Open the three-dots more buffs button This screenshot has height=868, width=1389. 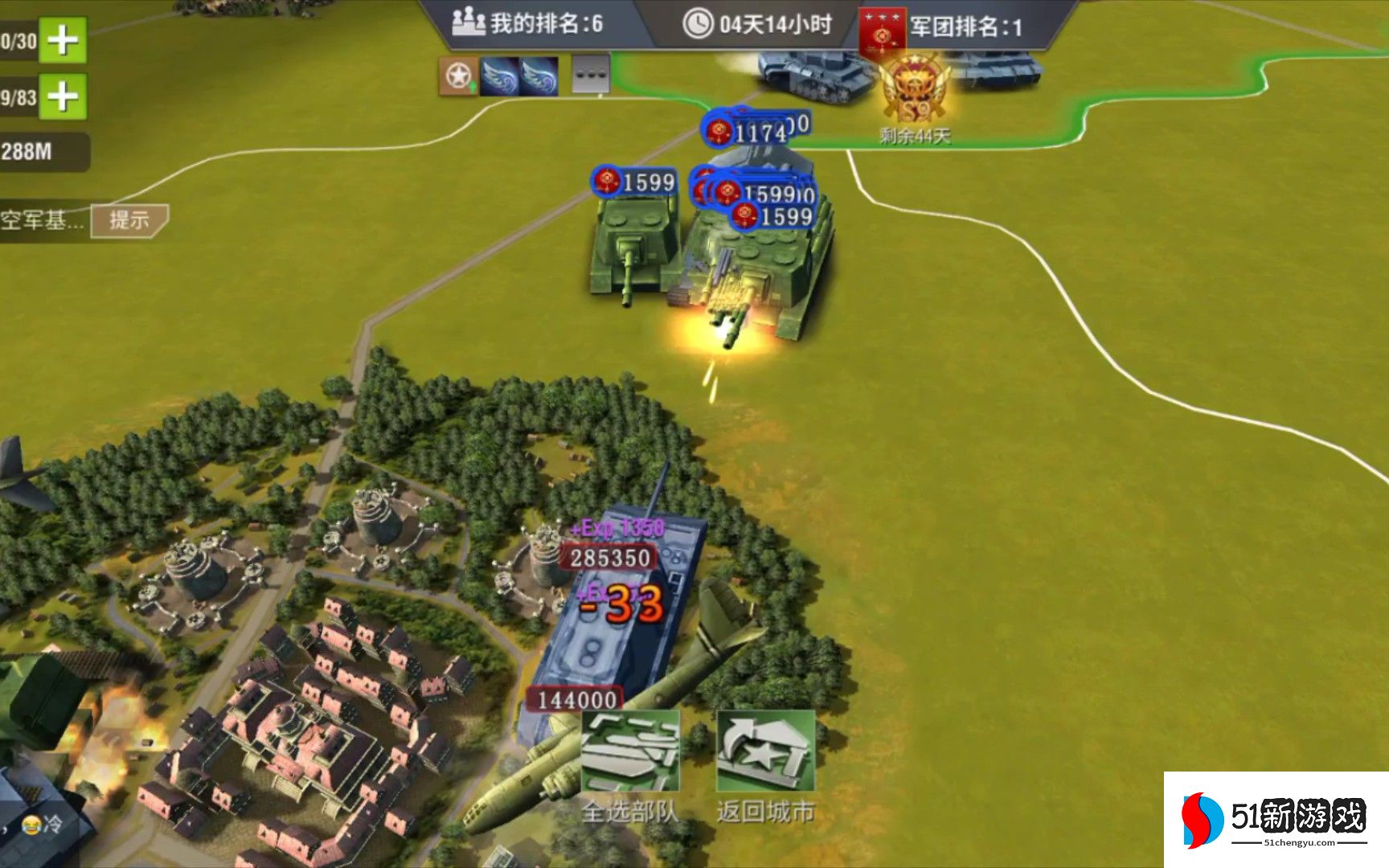pyautogui.click(x=591, y=76)
